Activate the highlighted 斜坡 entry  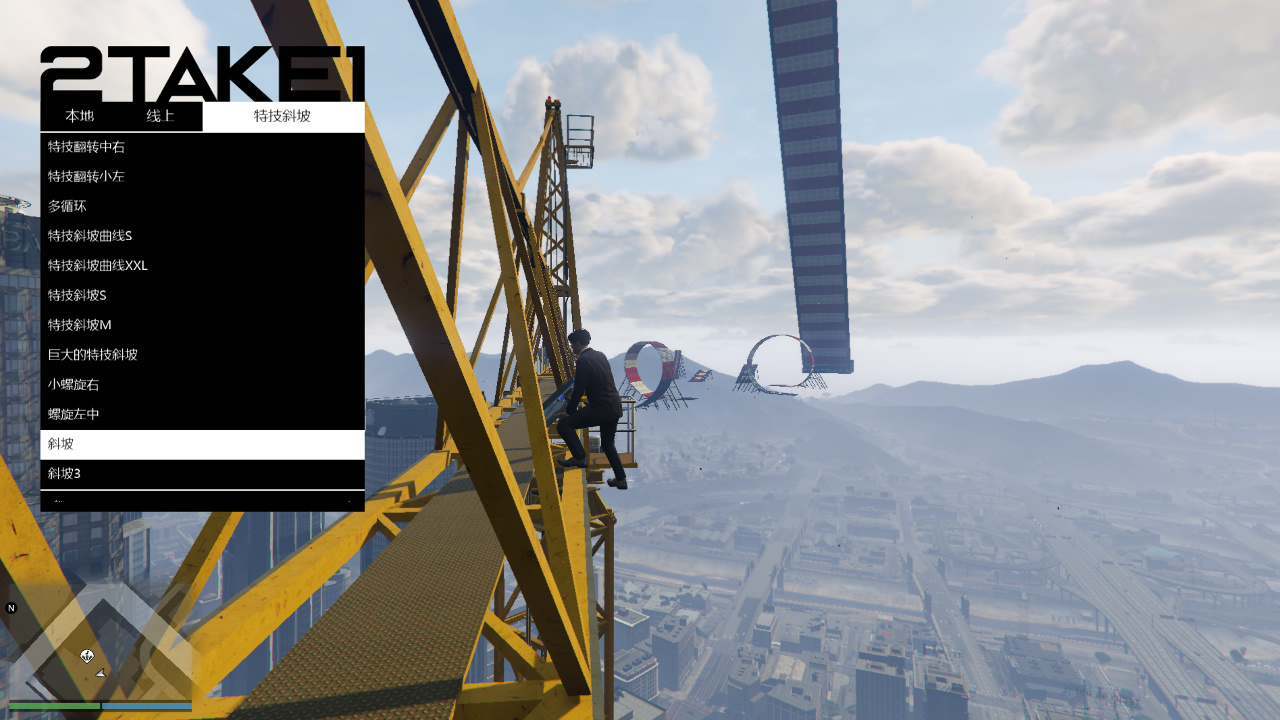[x=202, y=444]
